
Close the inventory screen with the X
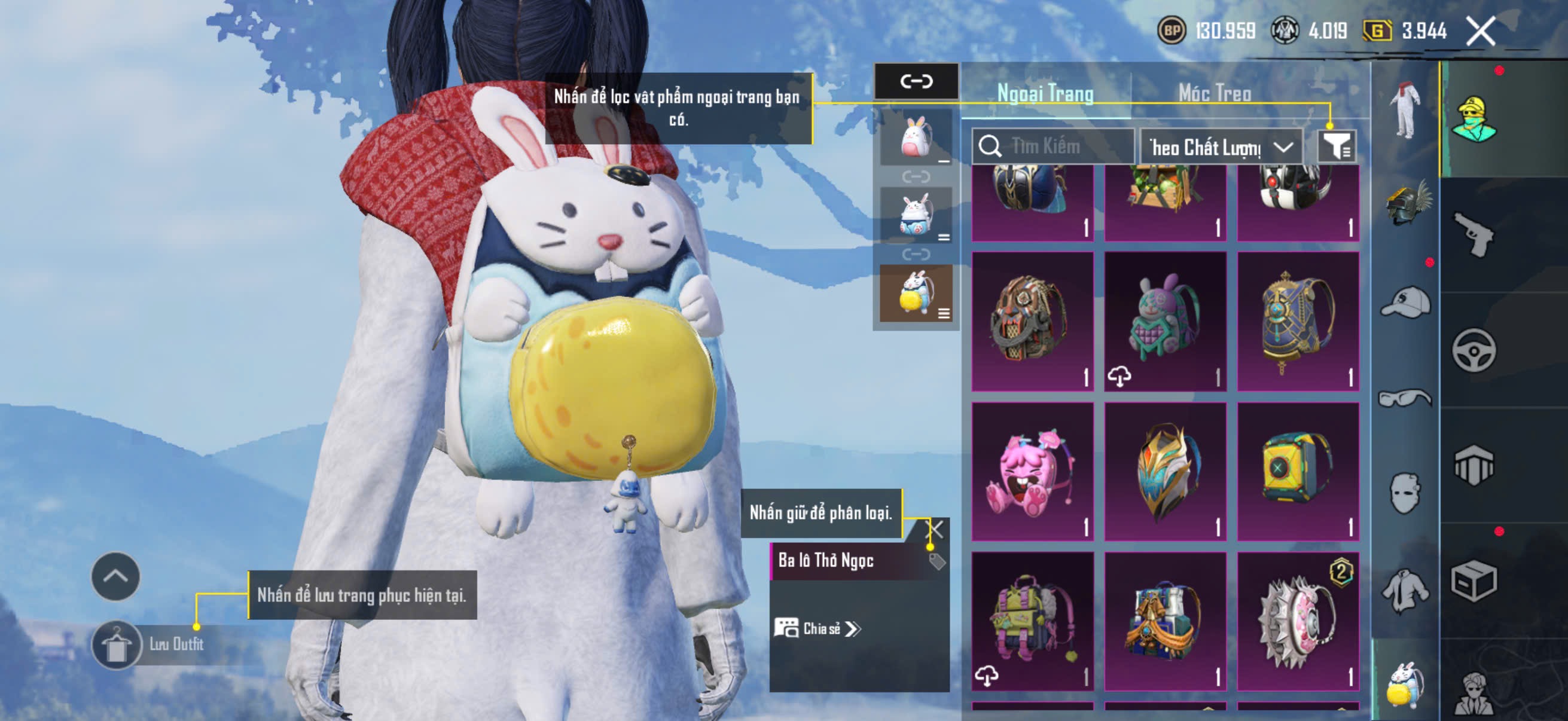pyautogui.click(x=1479, y=32)
